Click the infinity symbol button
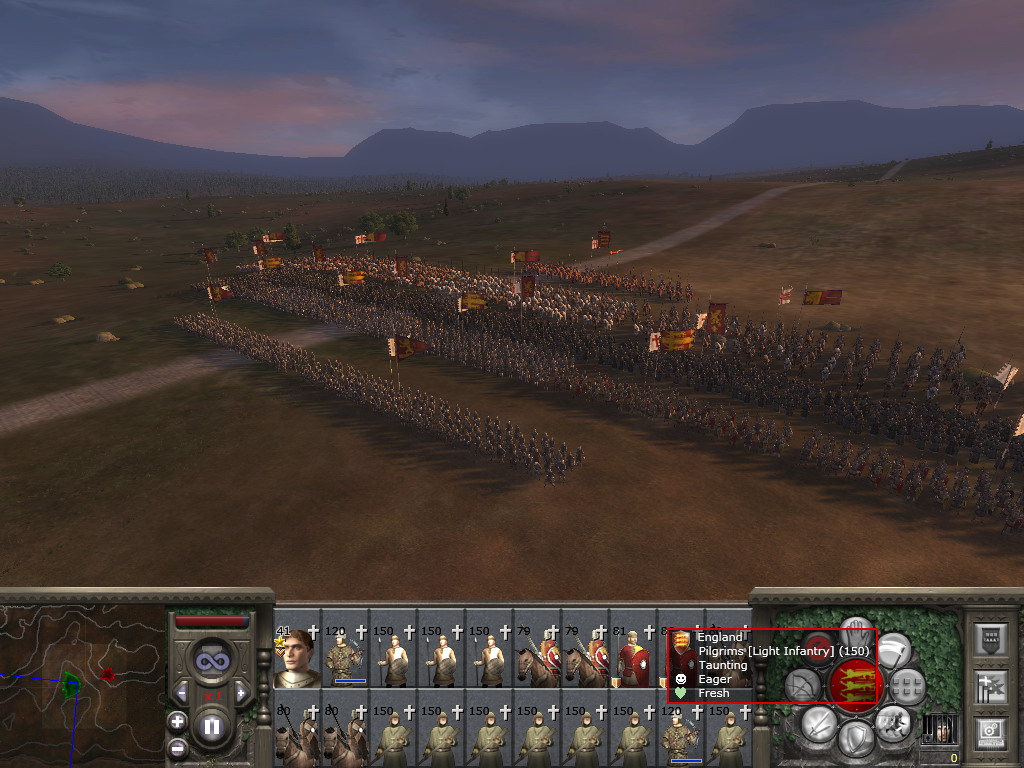This screenshot has width=1024, height=768. pos(211,661)
